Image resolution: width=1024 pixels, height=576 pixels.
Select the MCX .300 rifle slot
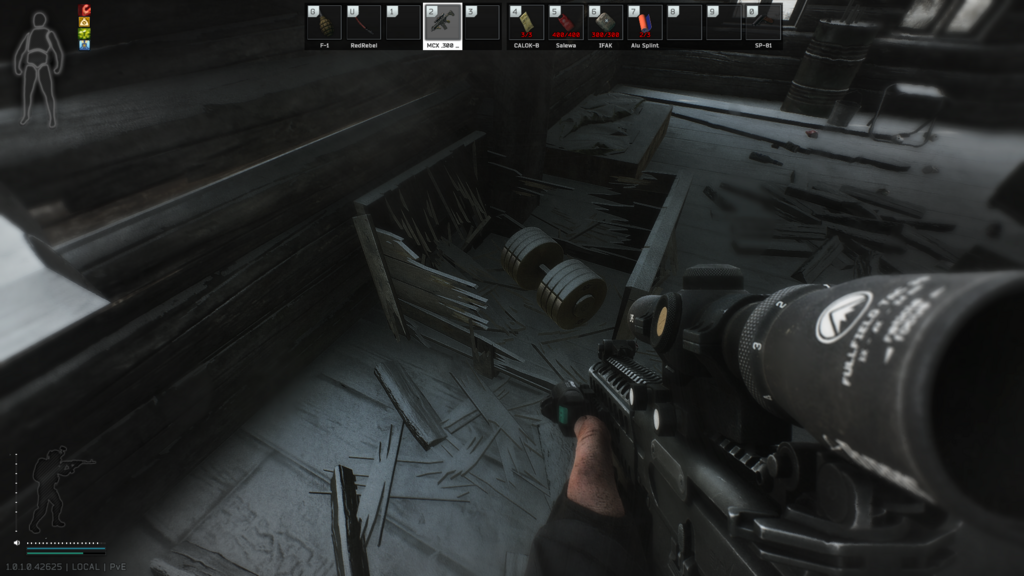(x=443, y=22)
